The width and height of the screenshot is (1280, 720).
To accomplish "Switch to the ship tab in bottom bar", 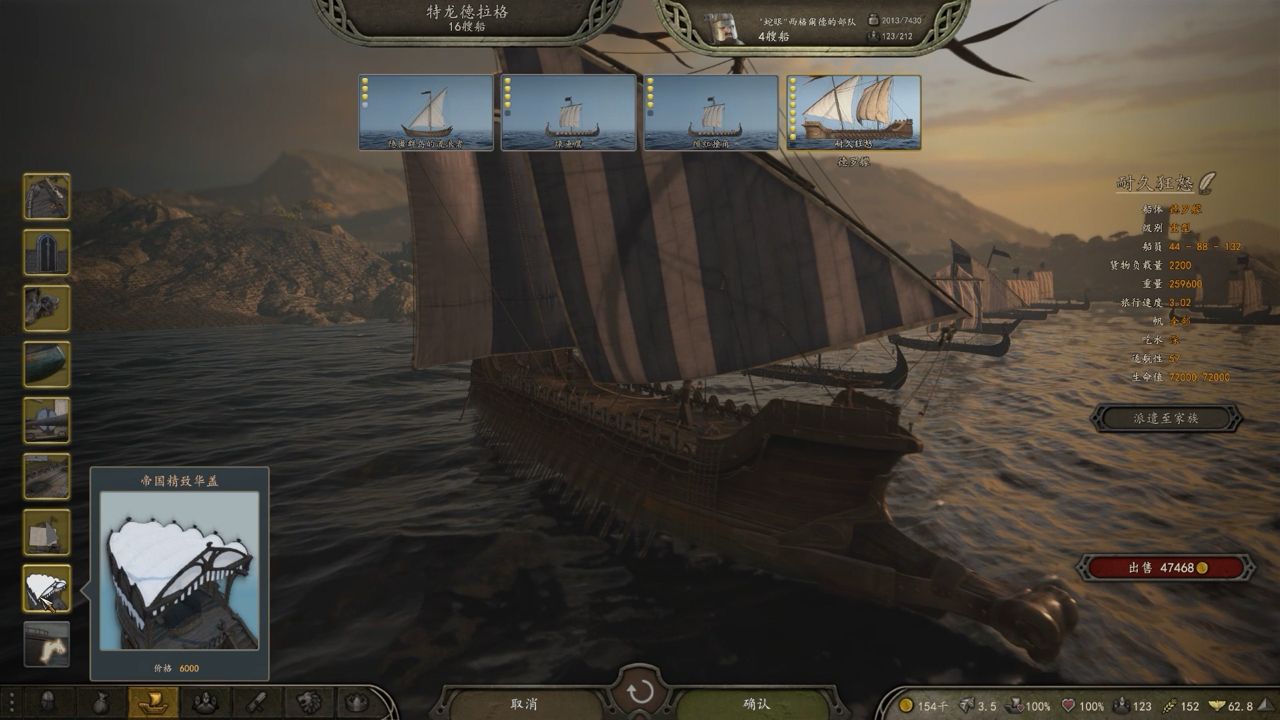I will (x=153, y=703).
